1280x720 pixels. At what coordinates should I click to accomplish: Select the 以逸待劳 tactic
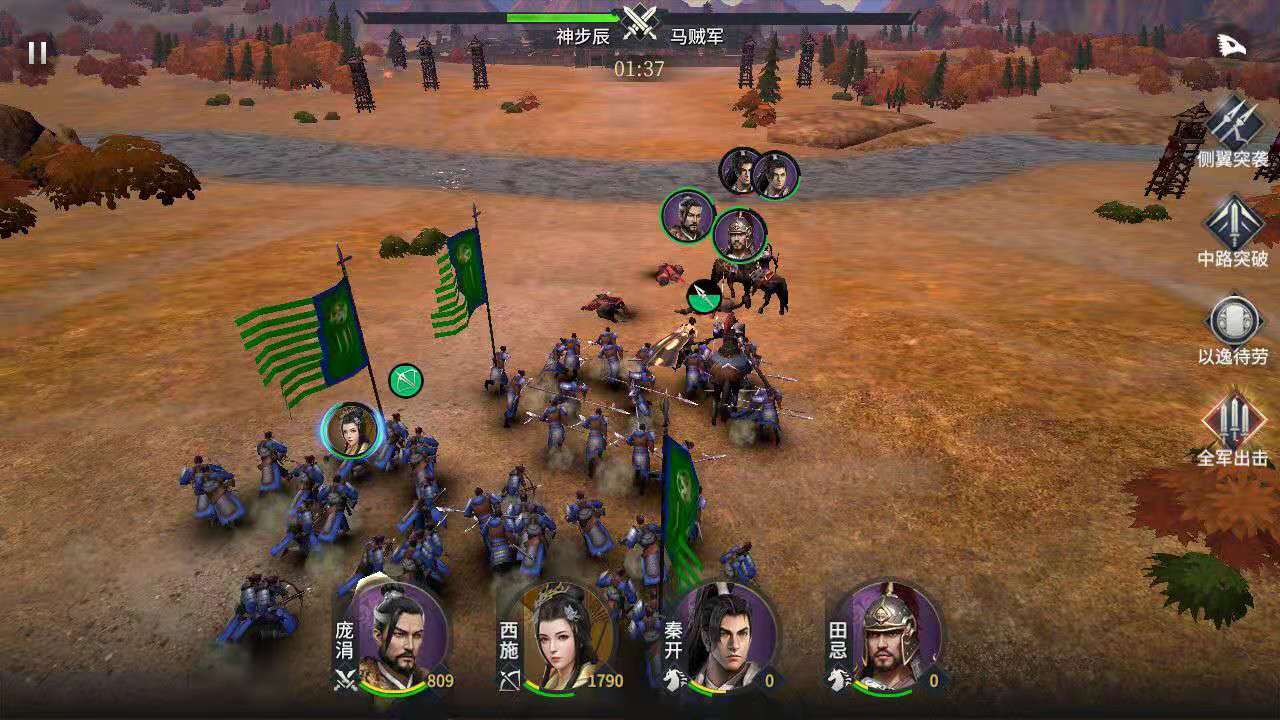click(x=1233, y=322)
